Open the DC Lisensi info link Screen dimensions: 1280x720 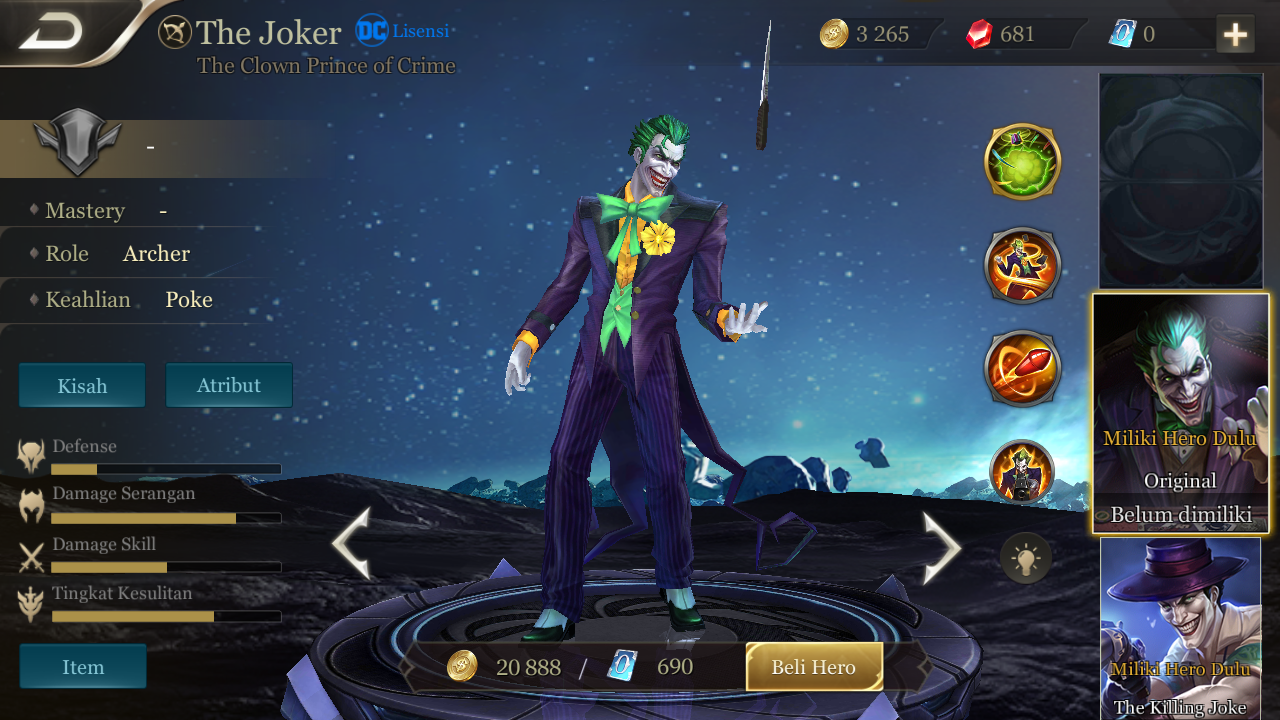[402, 31]
